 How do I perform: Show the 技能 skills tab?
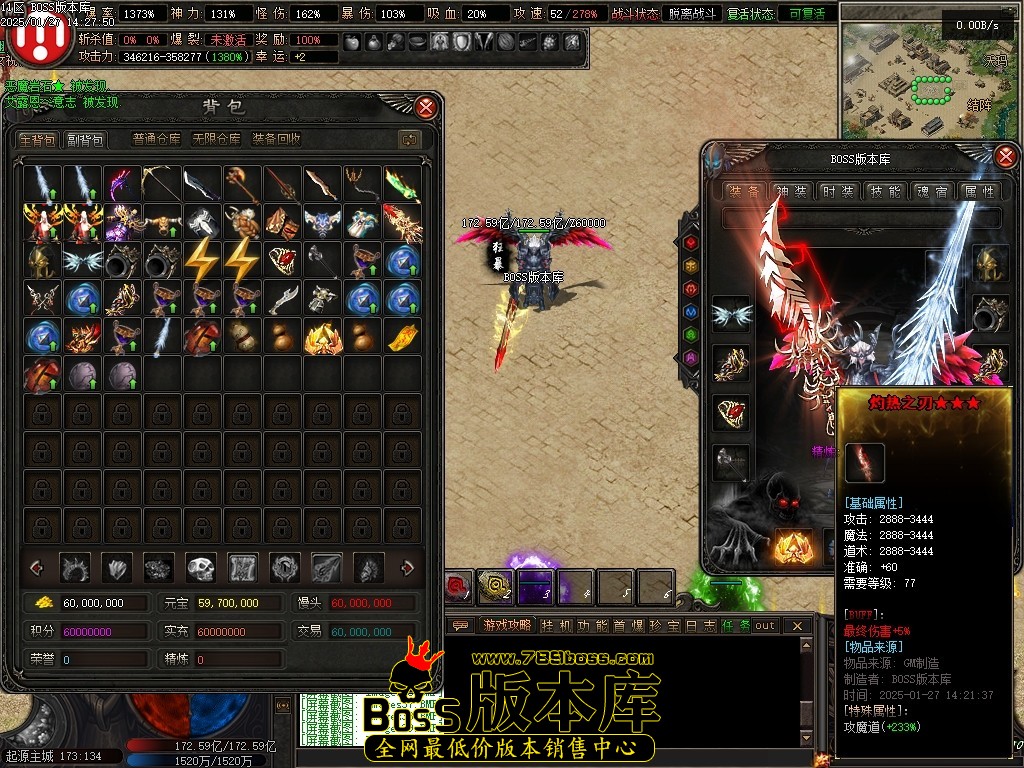[x=885, y=191]
